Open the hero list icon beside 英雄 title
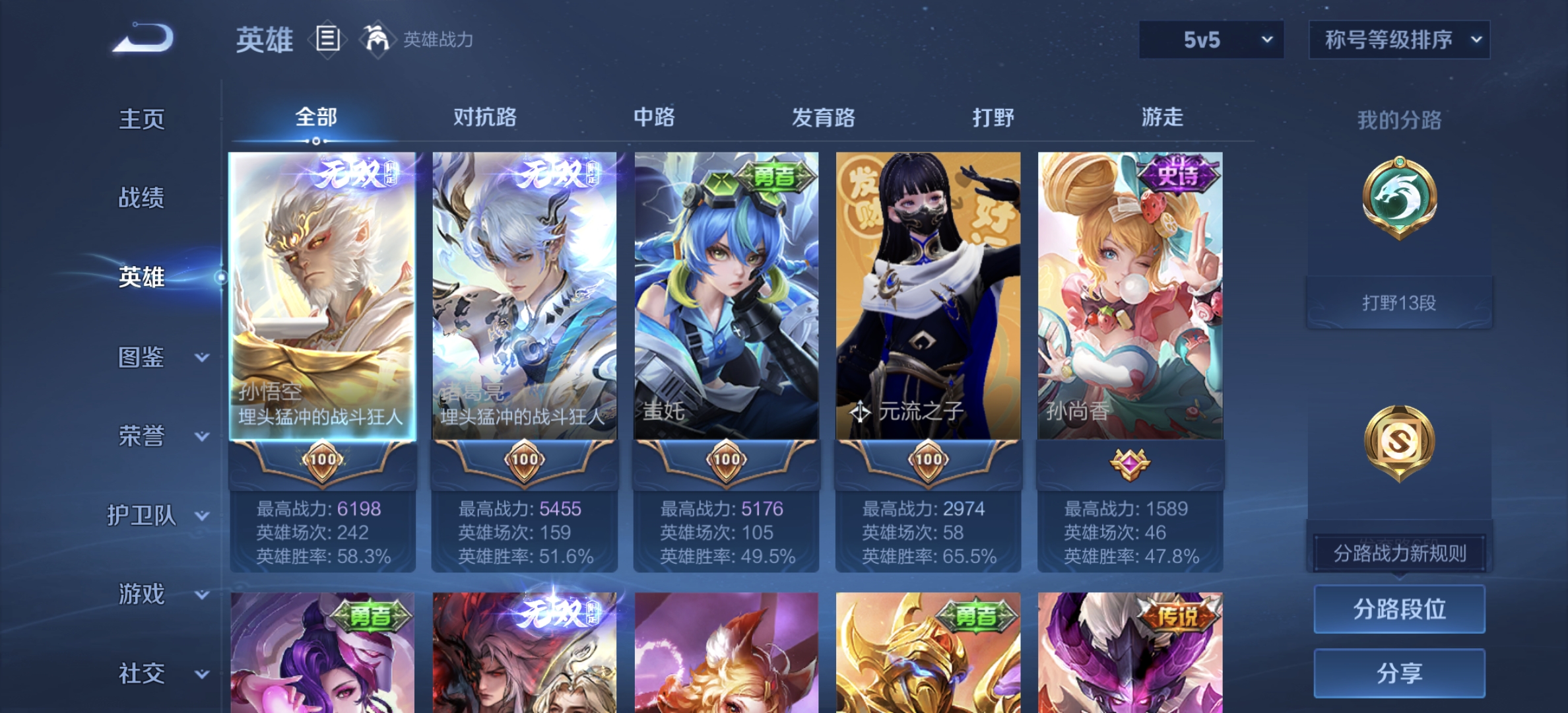Screen dimensions: 1568x713 coord(328,38)
